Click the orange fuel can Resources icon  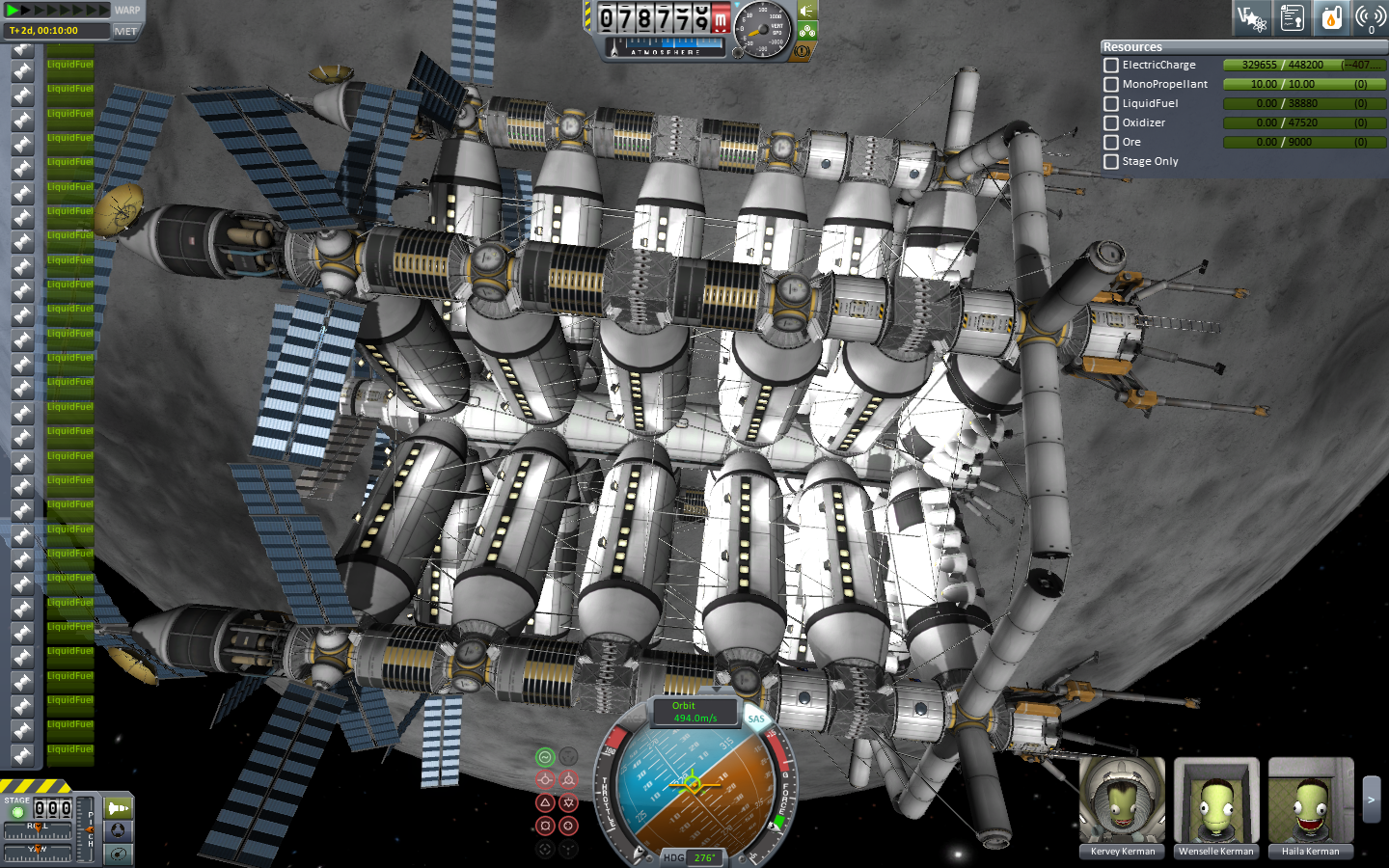pos(1331,17)
